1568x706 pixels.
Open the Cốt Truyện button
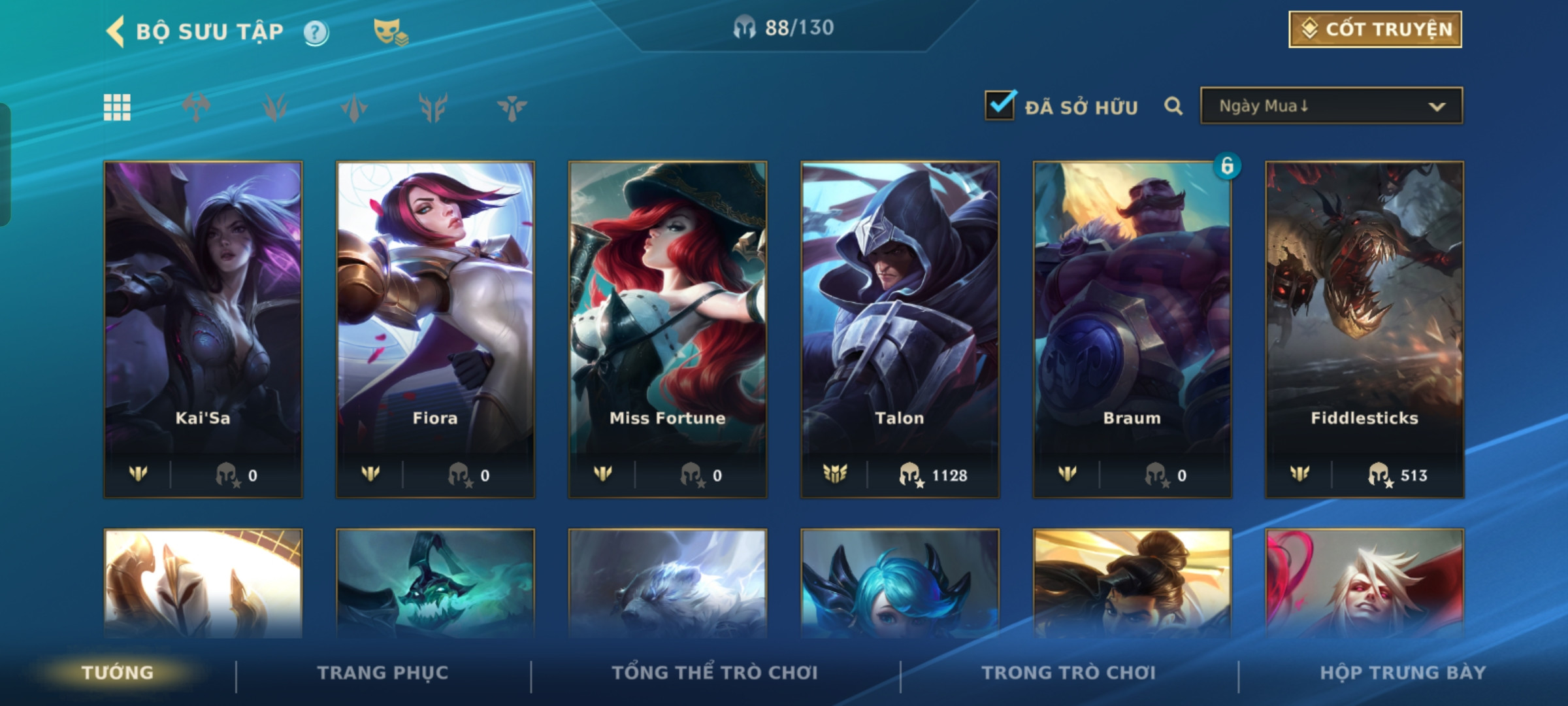(x=1375, y=29)
